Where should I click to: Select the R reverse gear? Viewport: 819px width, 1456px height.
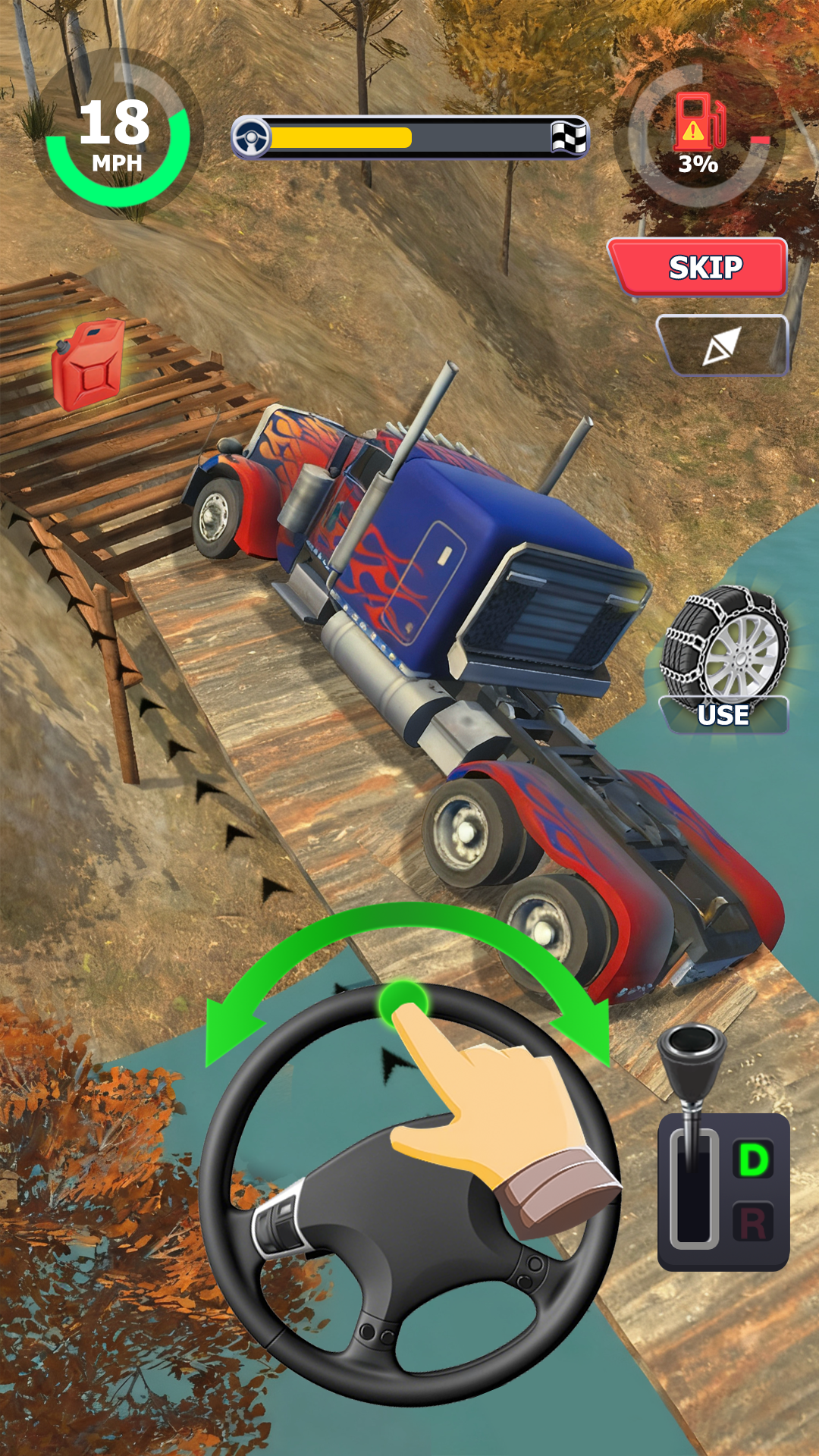753,1223
